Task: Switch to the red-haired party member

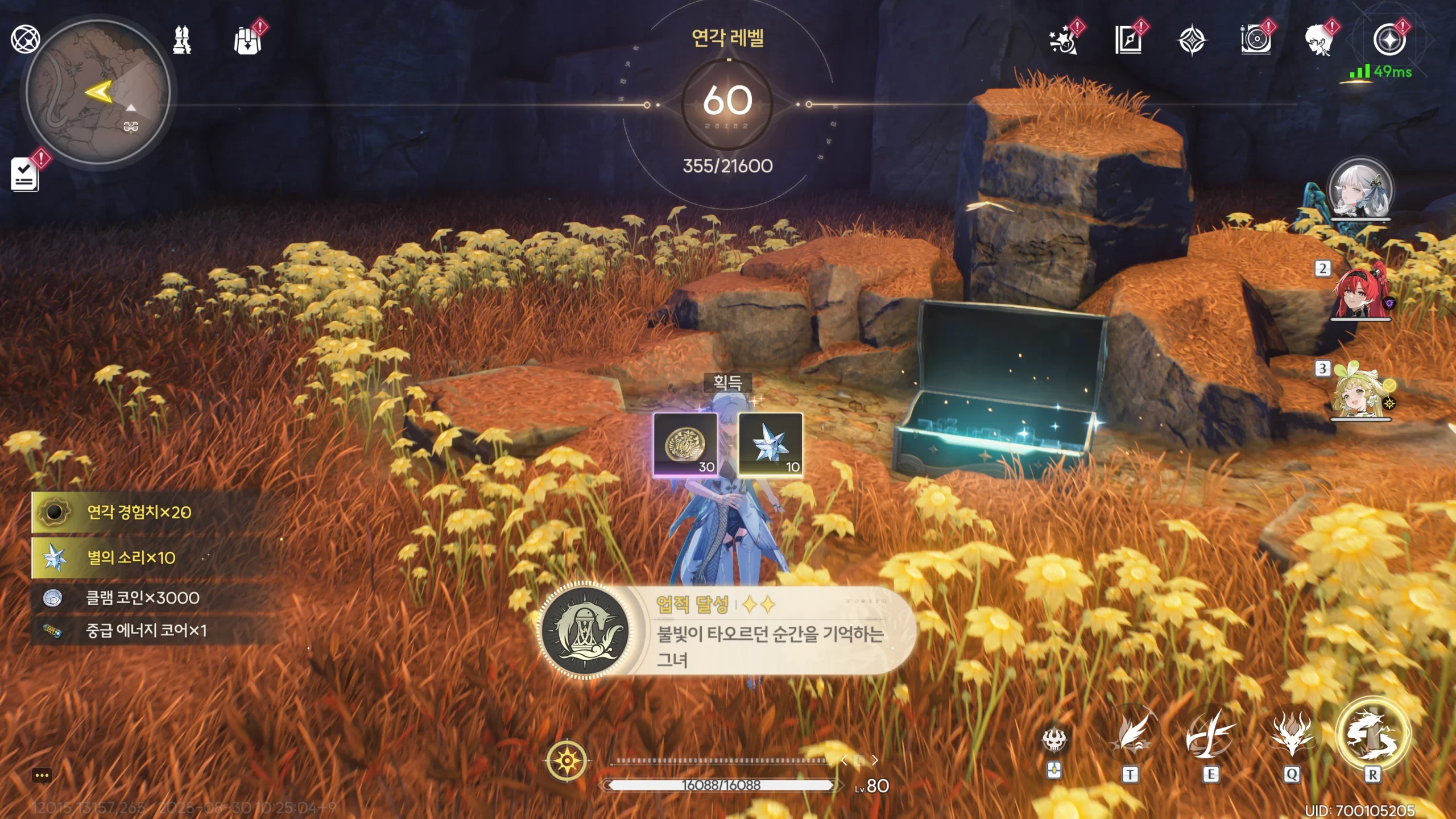Action: pos(1360,291)
